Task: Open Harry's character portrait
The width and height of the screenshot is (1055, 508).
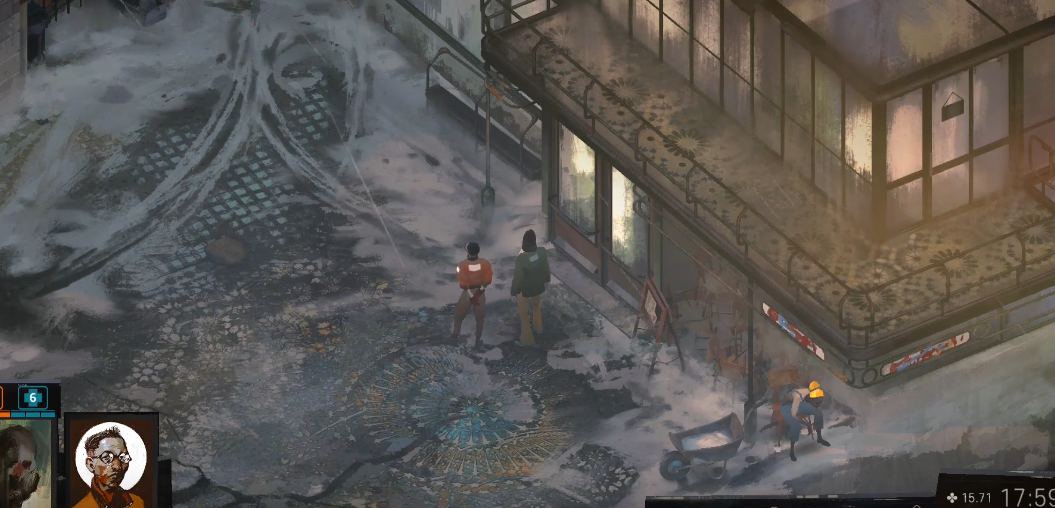Action: click(24, 464)
